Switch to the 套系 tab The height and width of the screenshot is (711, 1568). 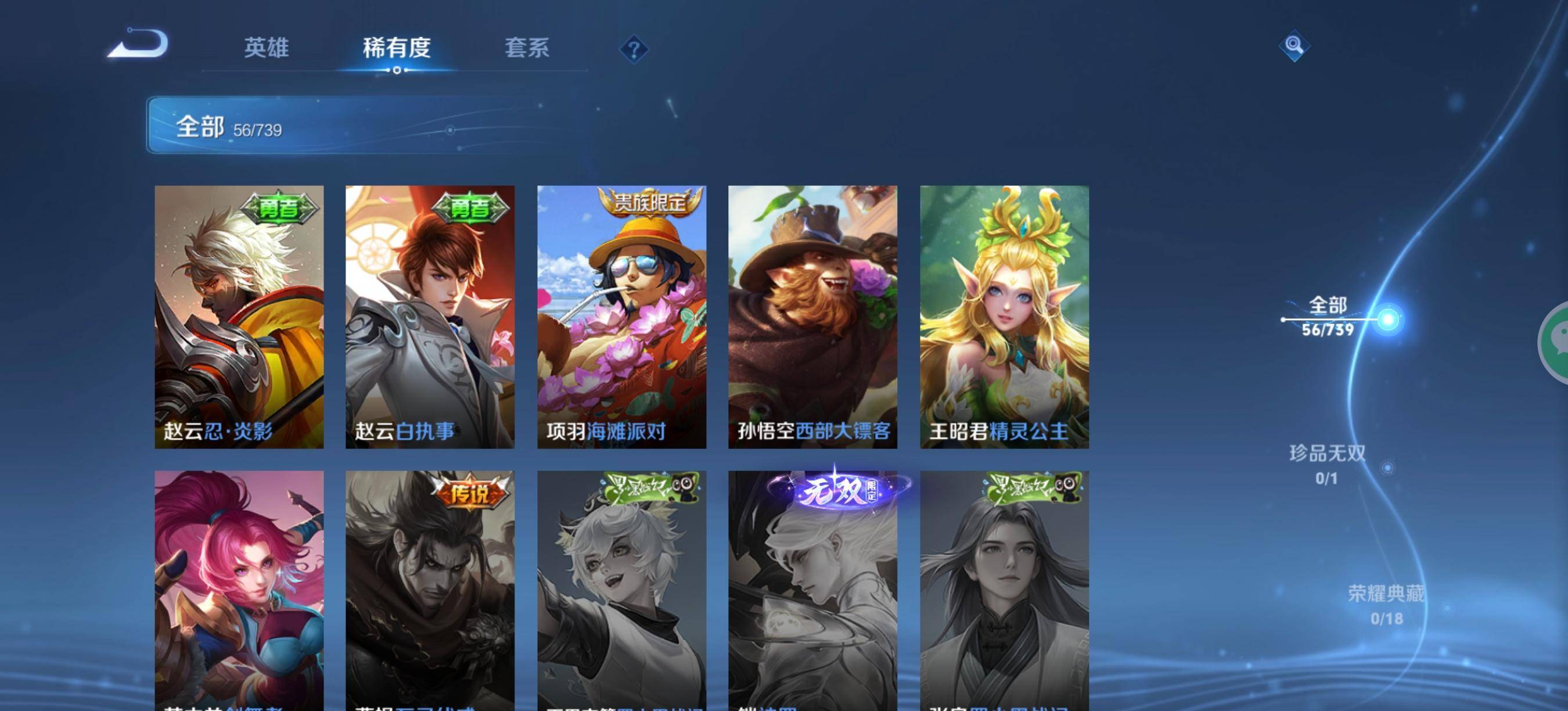[528, 49]
